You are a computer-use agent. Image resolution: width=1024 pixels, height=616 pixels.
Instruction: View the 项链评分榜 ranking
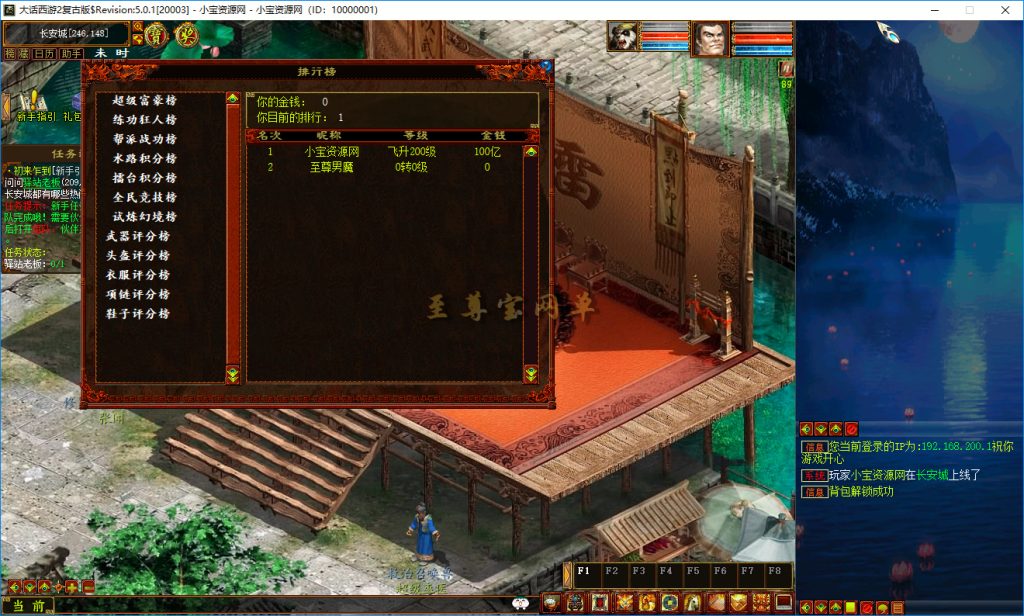click(x=138, y=294)
